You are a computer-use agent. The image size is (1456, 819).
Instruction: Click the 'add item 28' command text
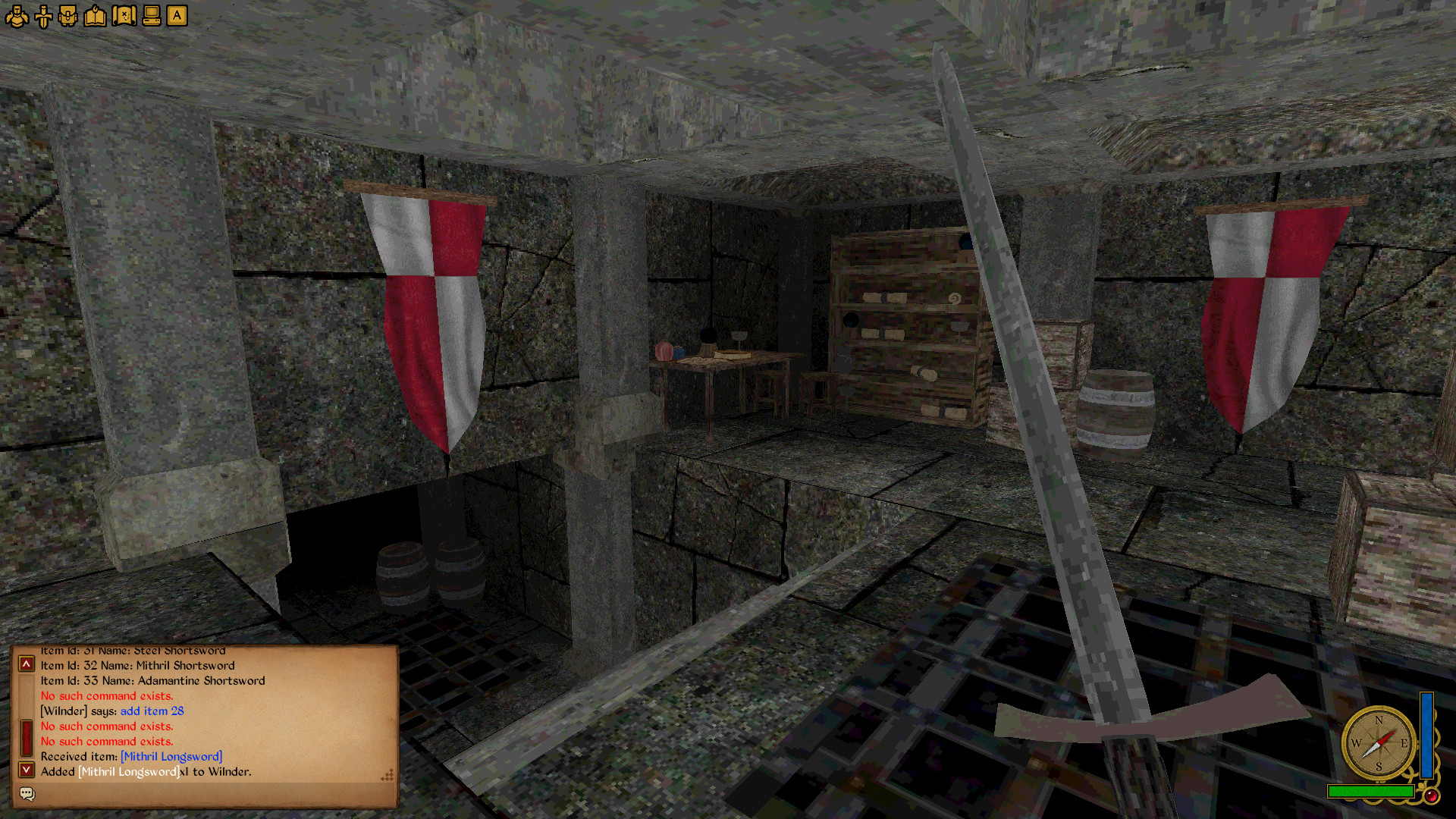[x=151, y=711]
